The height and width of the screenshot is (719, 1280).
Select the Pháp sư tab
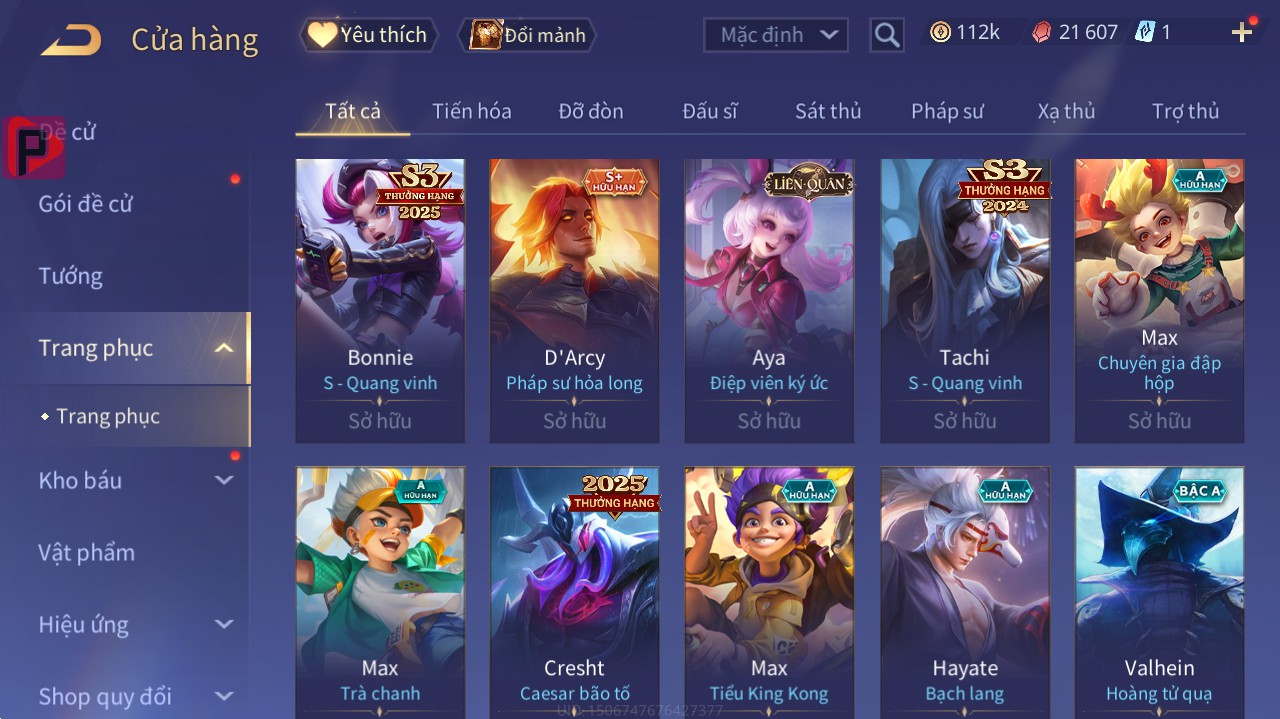click(947, 111)
